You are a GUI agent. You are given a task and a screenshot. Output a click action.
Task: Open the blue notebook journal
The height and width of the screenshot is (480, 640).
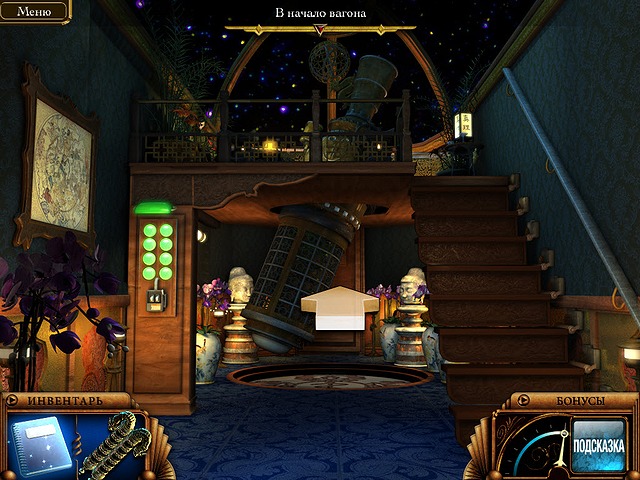click(x=37, y=447)
